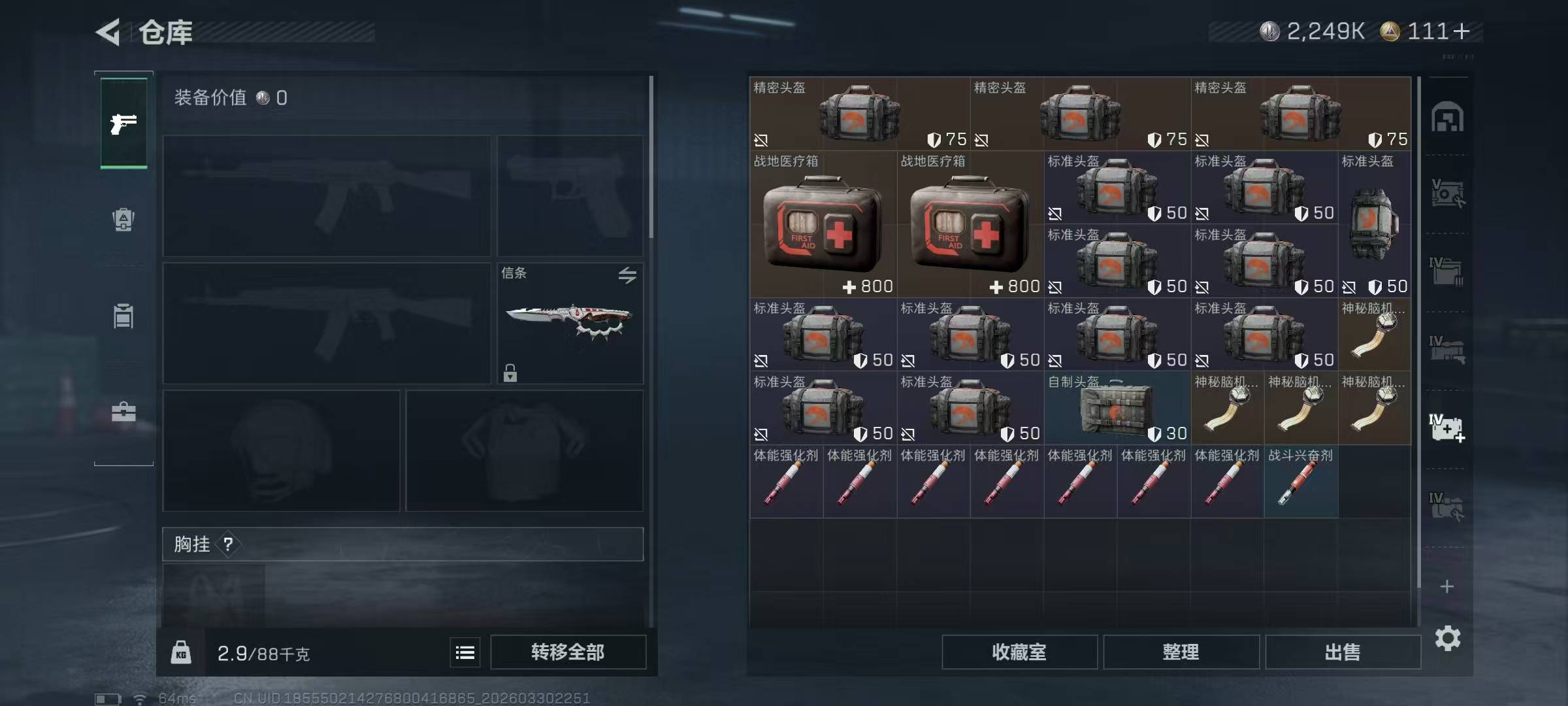Select the weapon loadout tab

[x=123, y=123]
